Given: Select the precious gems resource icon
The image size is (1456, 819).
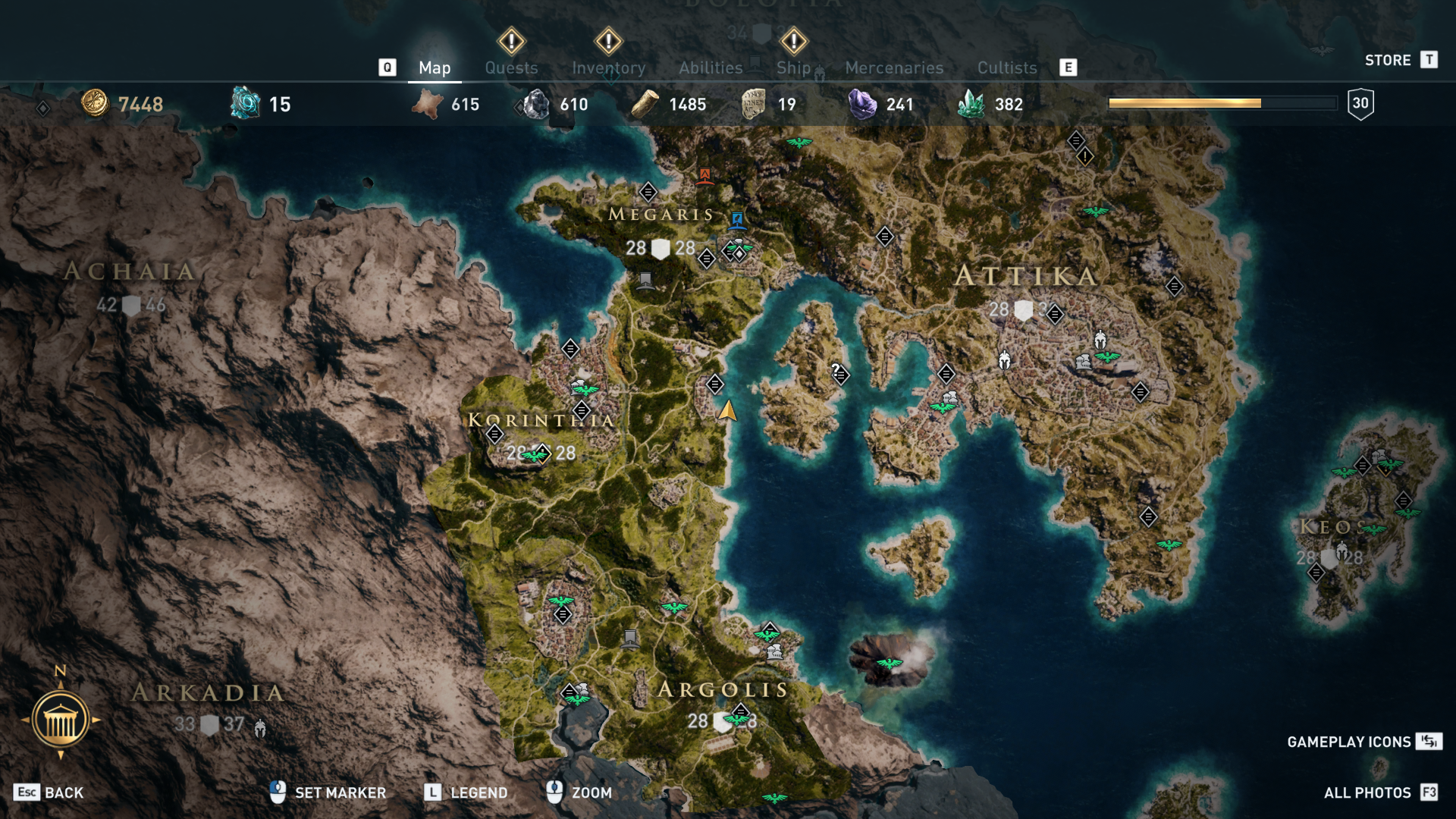Looking at the screenshot, I should pyautogui.click(x=978, y=104).
